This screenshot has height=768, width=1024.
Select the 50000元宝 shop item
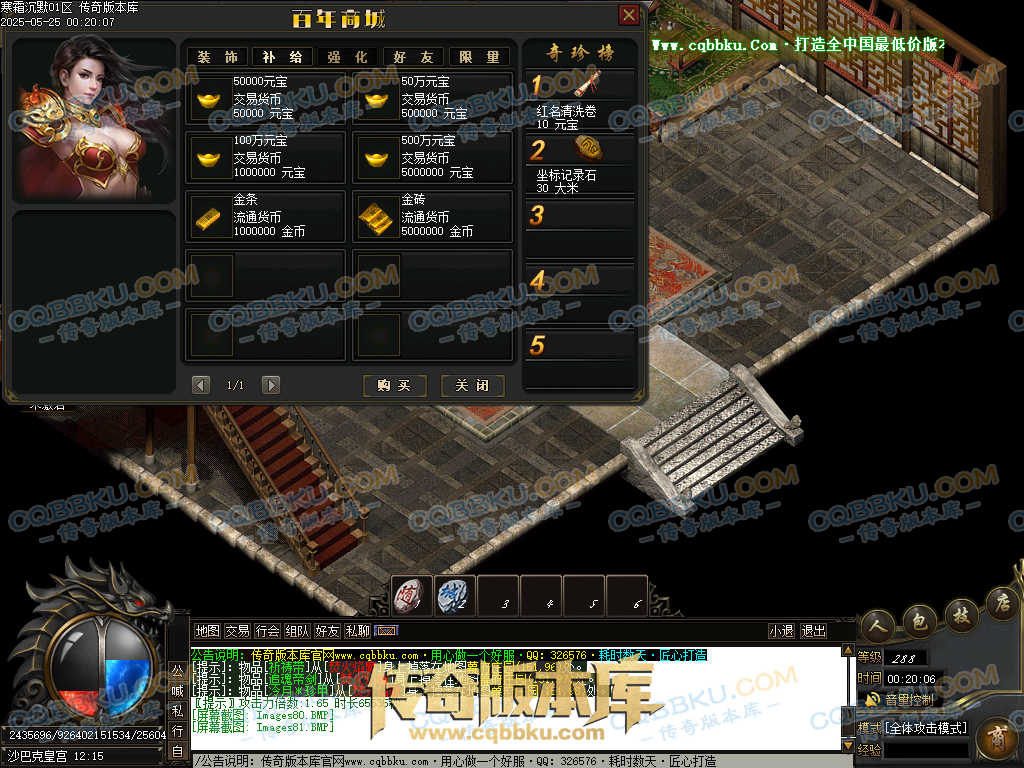point(265,99)
